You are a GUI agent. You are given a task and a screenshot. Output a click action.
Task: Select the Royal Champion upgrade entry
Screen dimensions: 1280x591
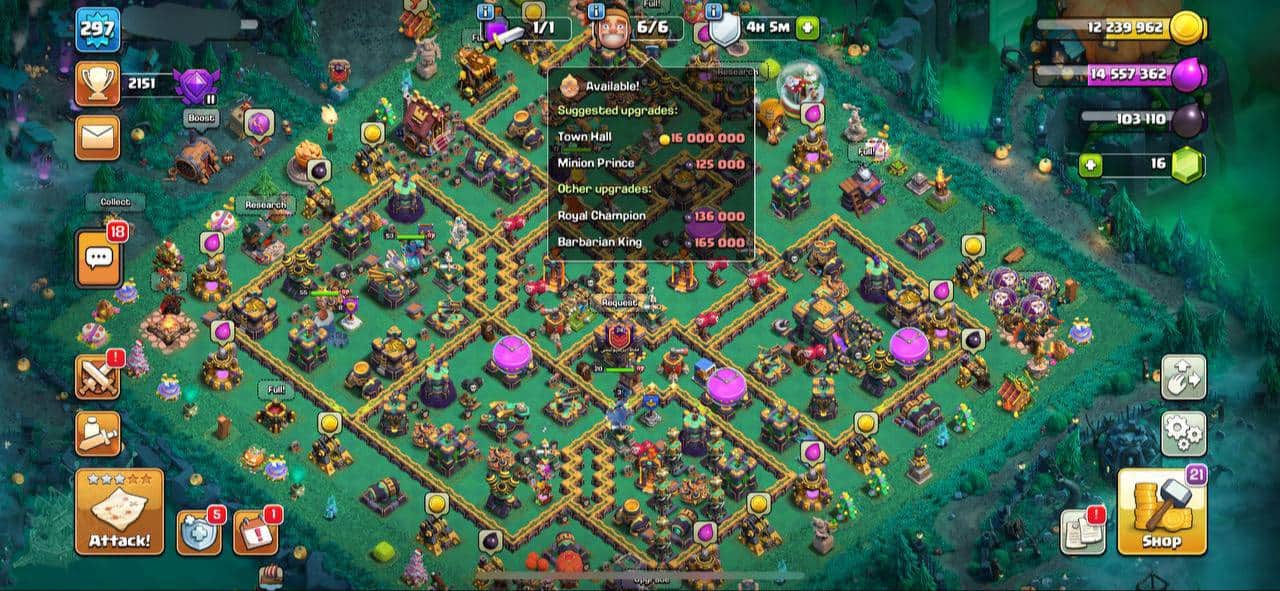[650, 215]
